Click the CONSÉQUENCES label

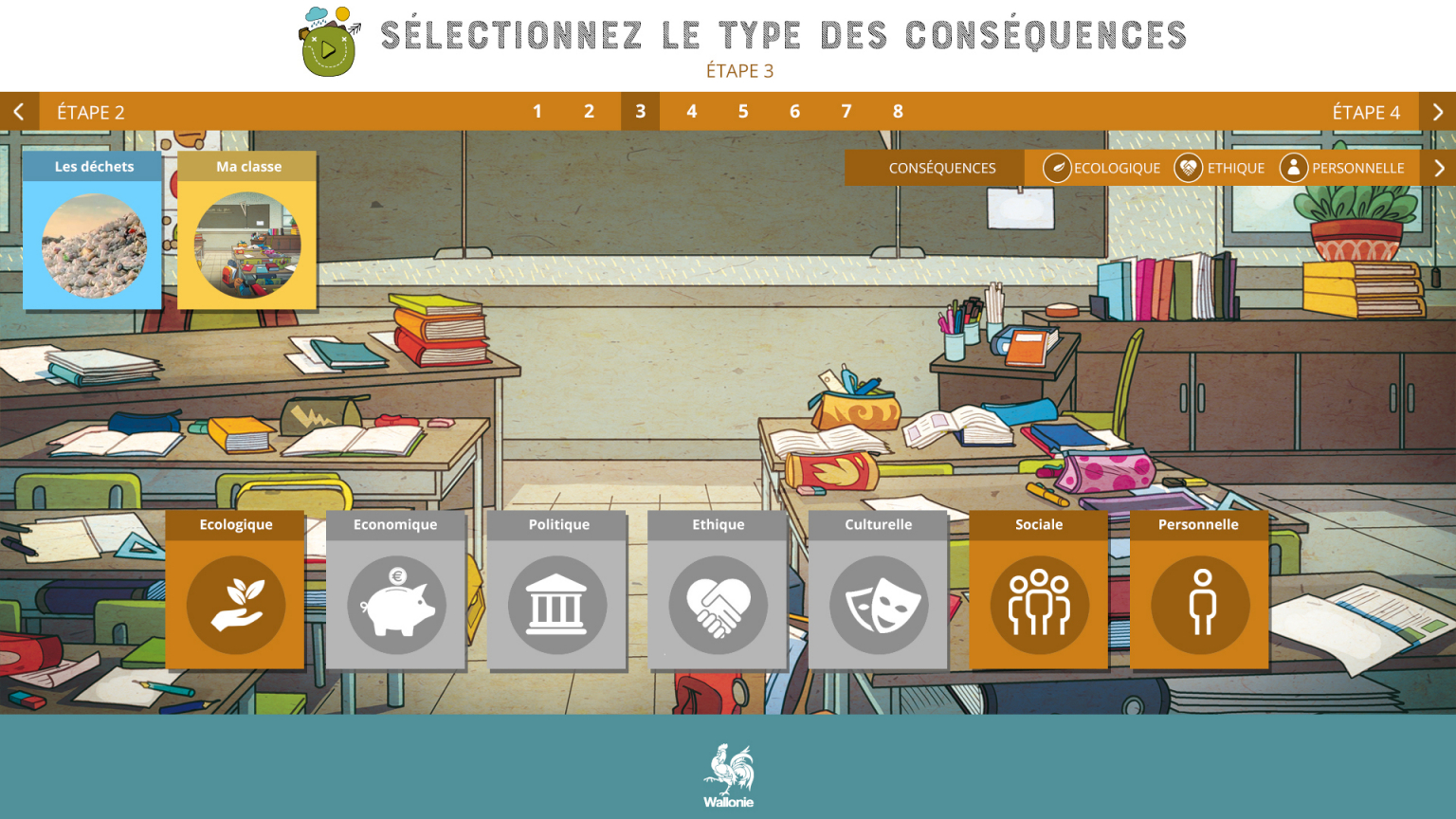(x=941, y=168)
